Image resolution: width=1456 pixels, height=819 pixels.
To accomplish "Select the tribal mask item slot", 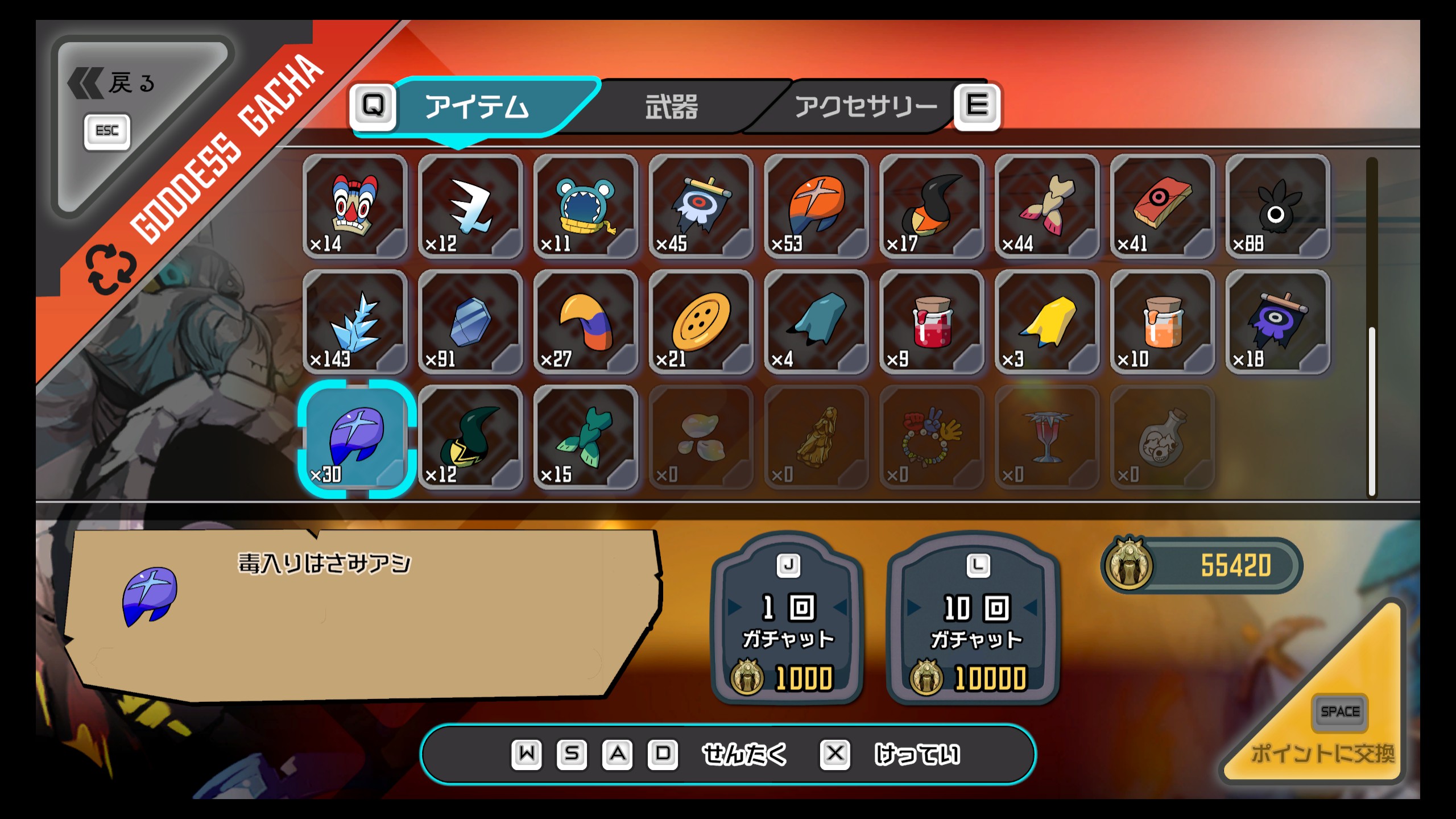I will pyautogui.click(x=355, y=207).
